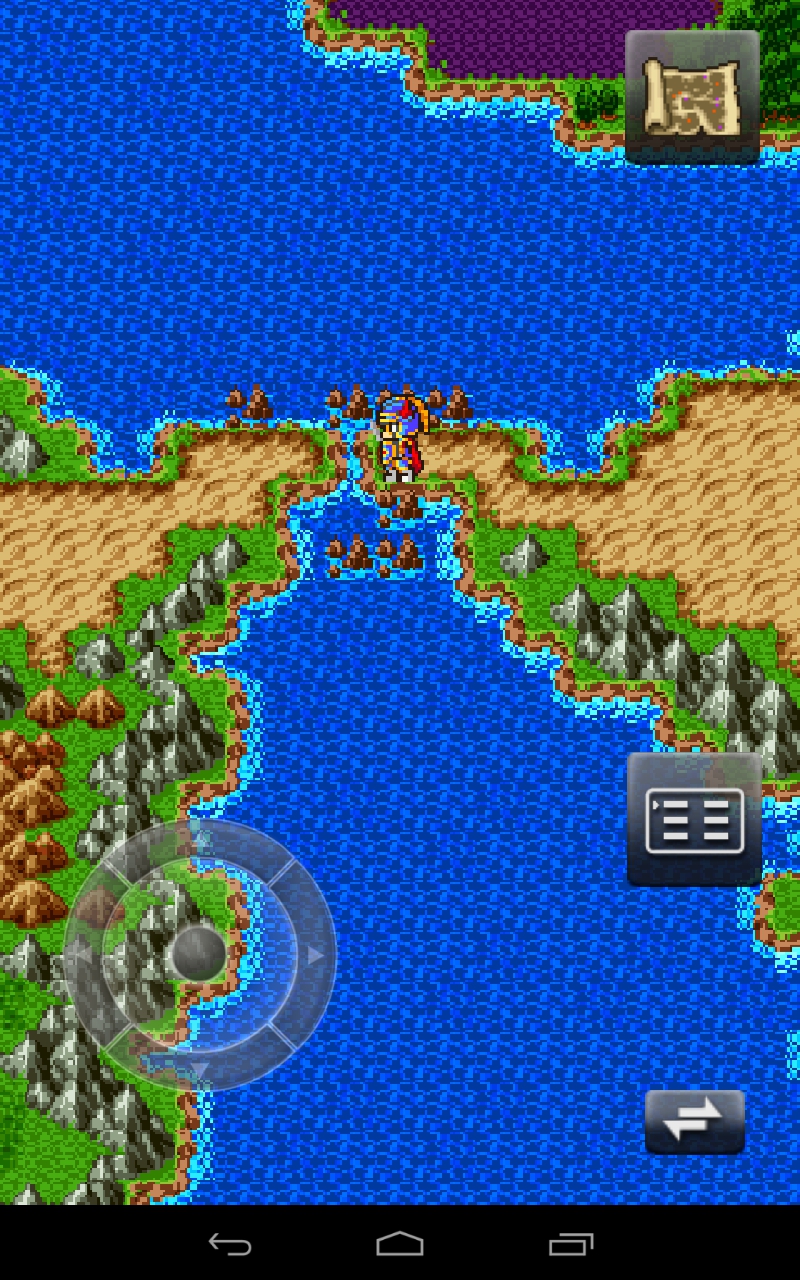Tap the Android home button
This screenshot has width=800, height=1280.
(400, 1244)
